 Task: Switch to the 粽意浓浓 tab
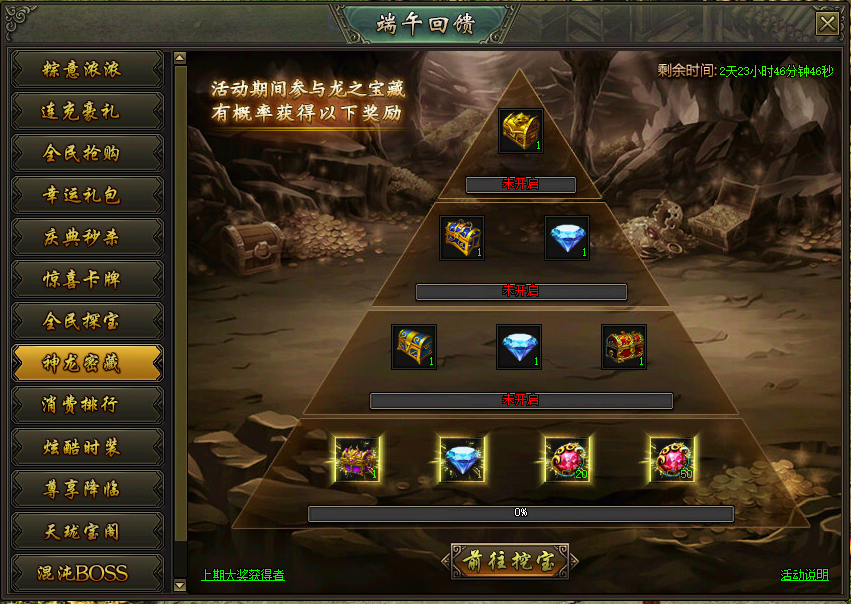coord(87,70)
